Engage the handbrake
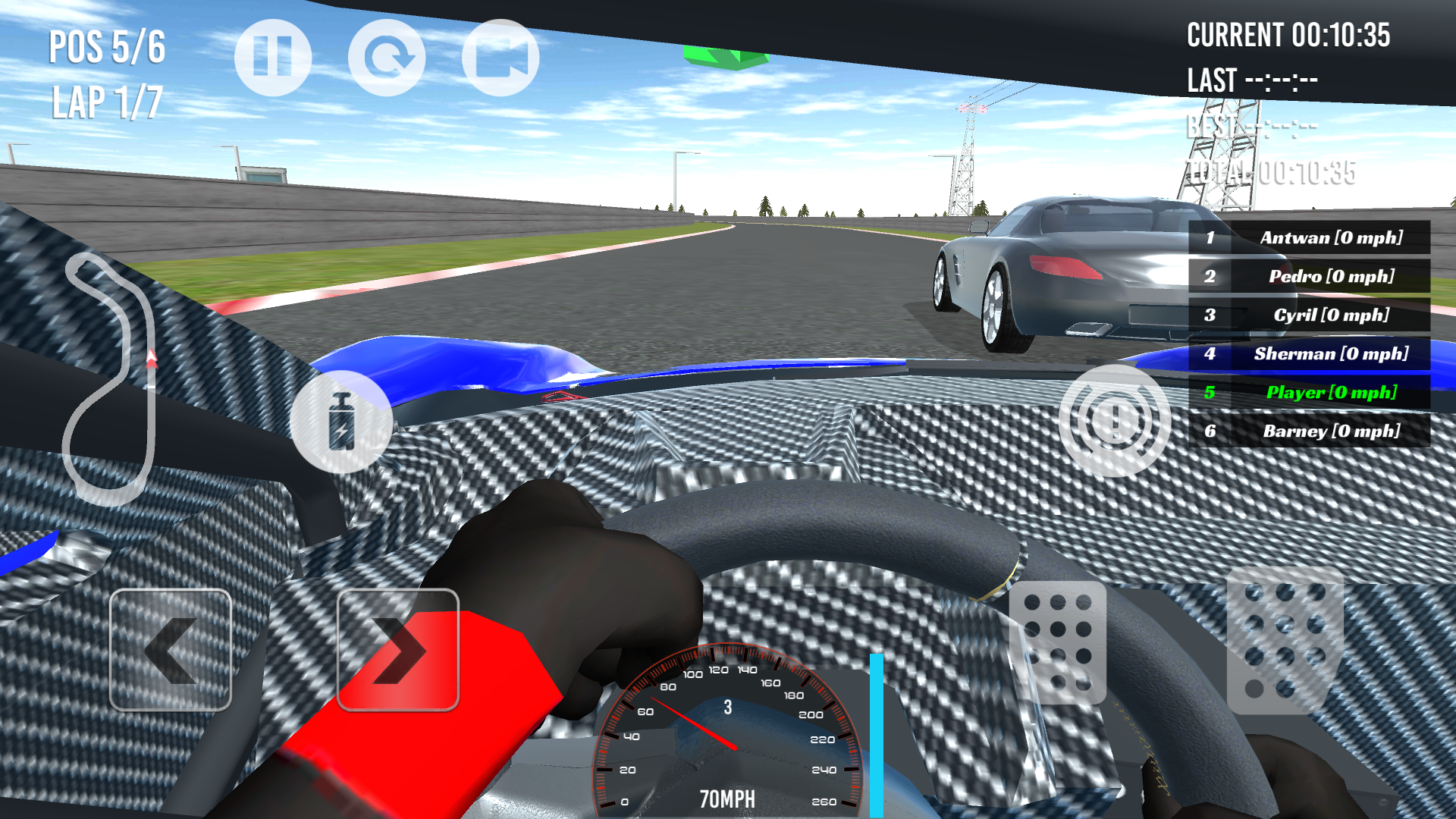Viewport: 1456px width, 819px height. 1113,418
